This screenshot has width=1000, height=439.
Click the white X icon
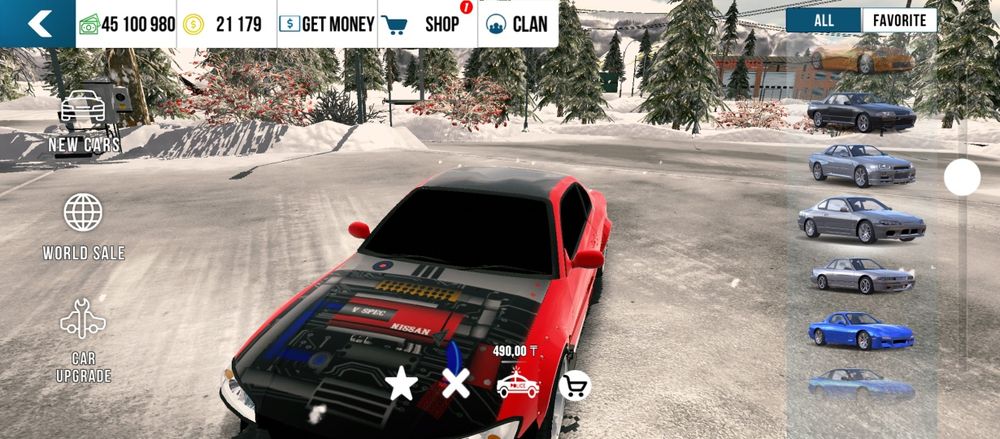456,383
